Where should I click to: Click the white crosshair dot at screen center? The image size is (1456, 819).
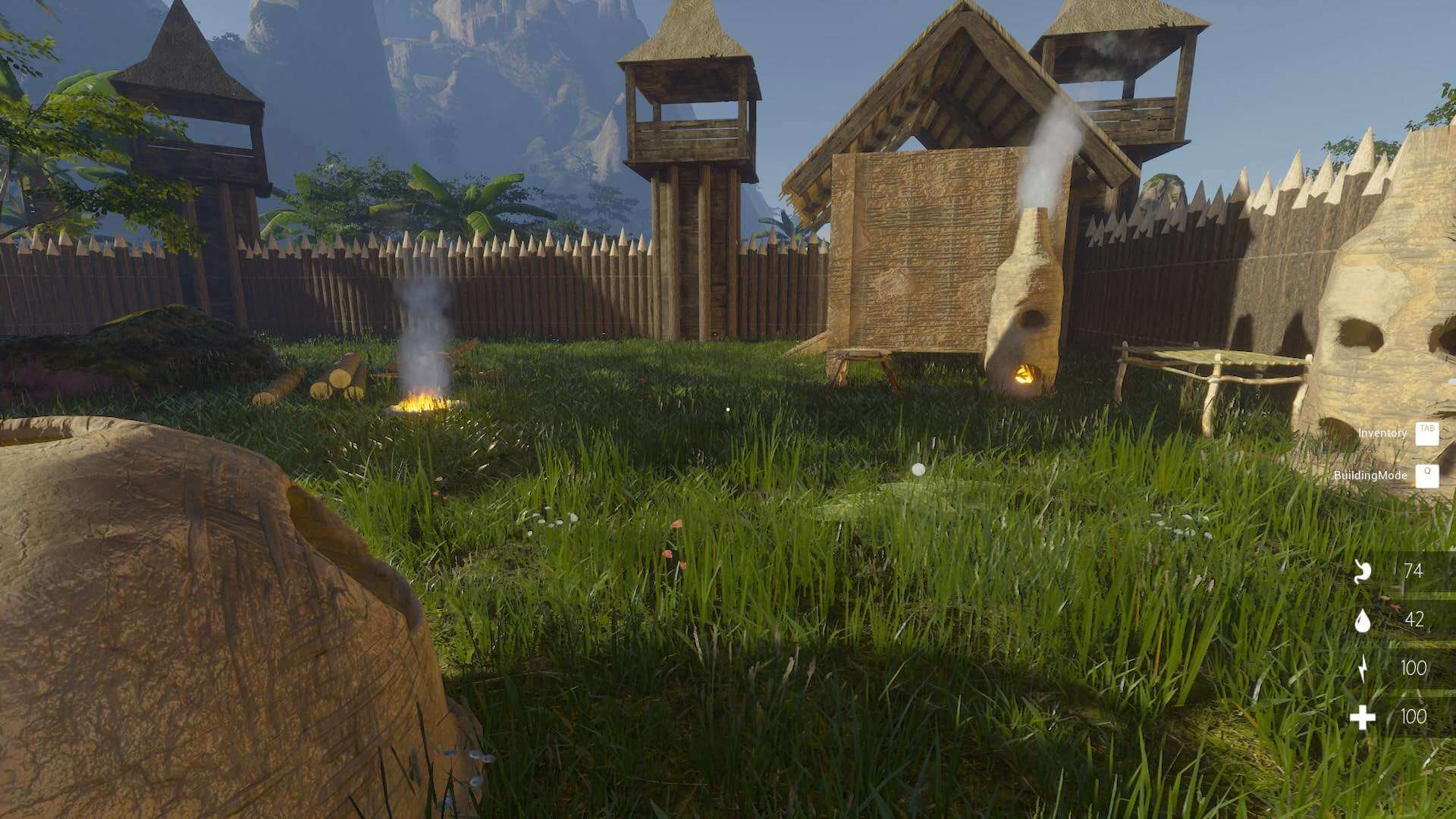coord(727,408)
